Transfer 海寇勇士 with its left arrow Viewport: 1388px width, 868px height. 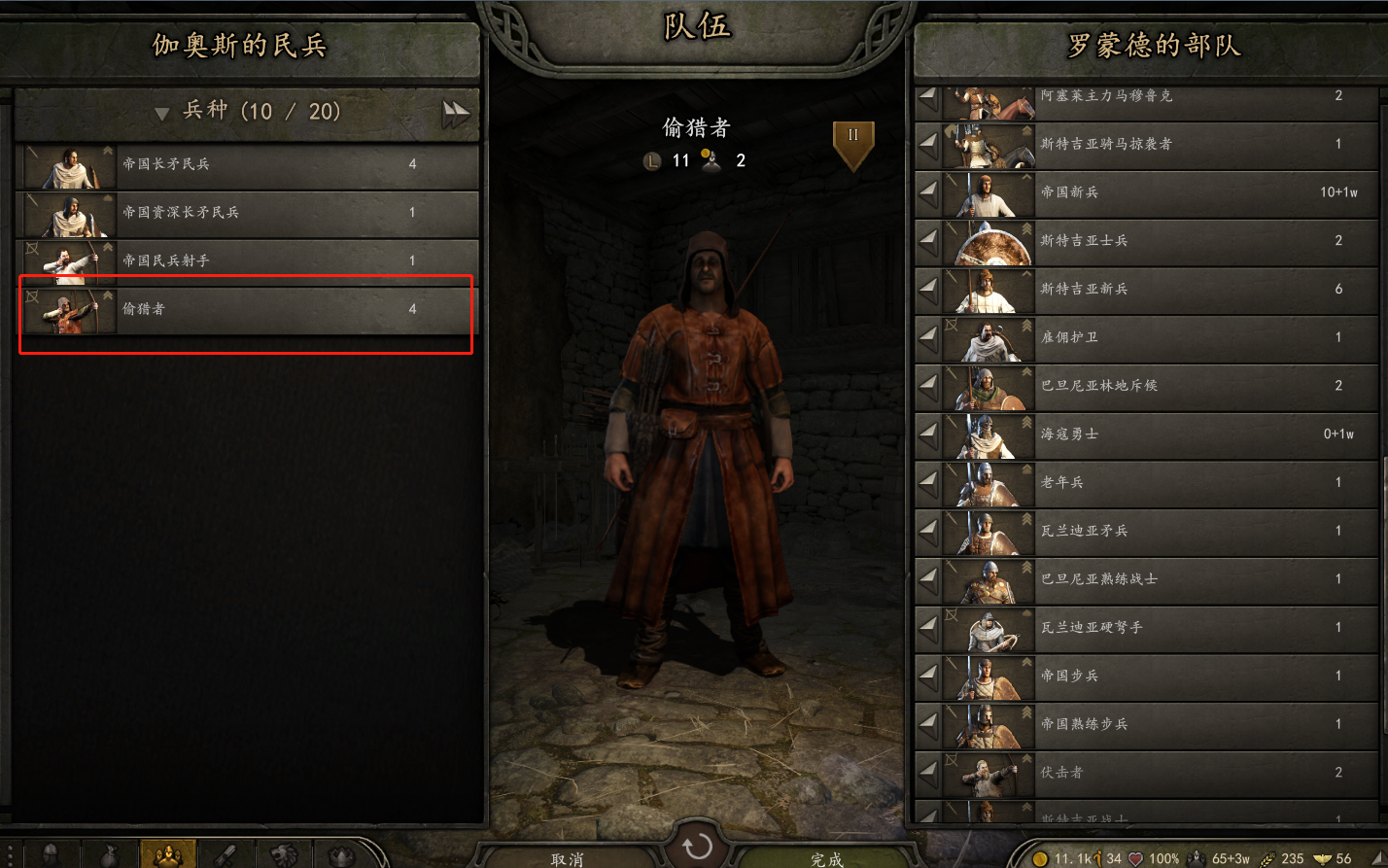[x=929, y=435]
